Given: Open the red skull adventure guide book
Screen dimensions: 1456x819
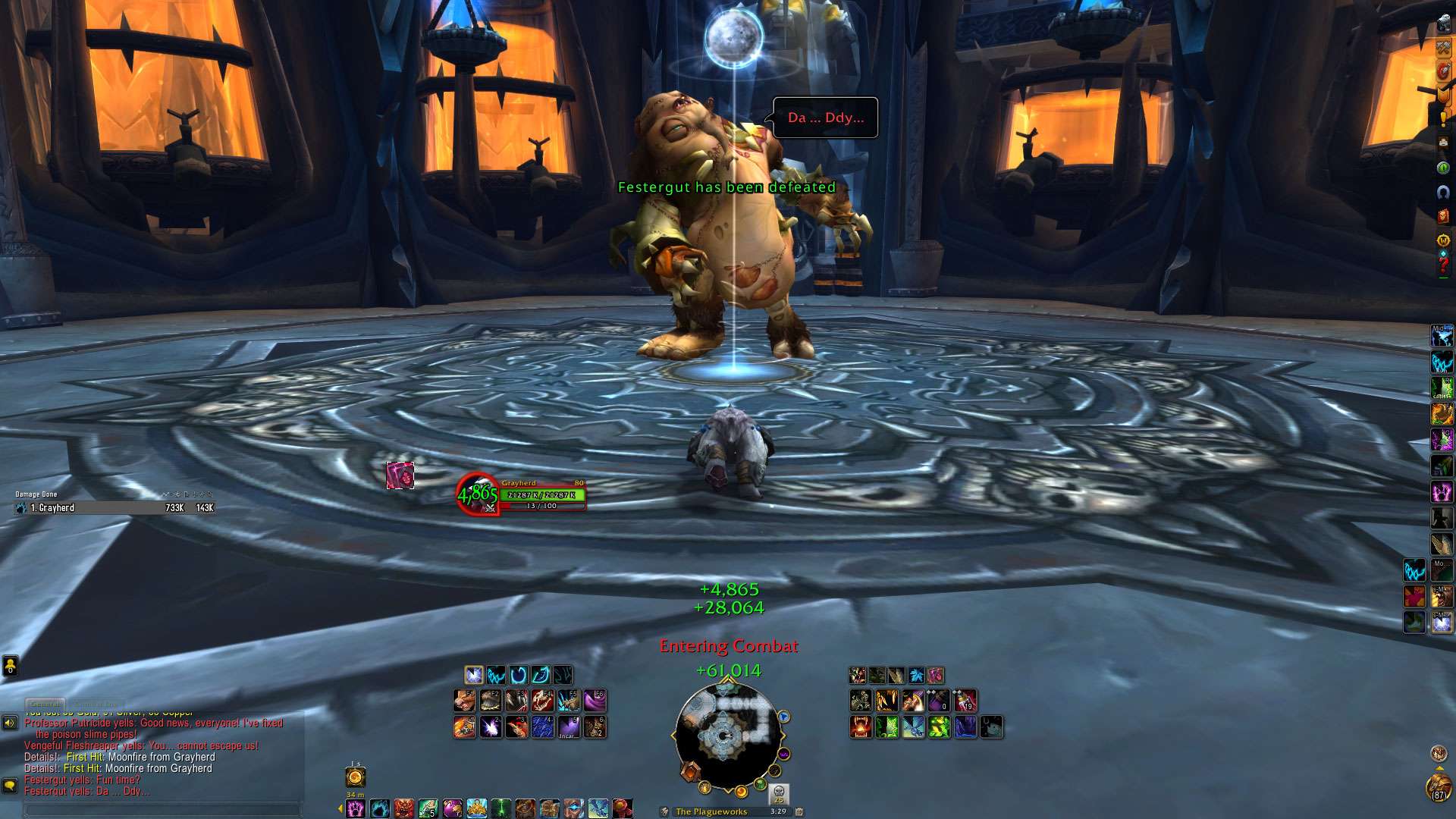Looking at the screenshot, I should pyautogui.click(x=1443, y=216).
